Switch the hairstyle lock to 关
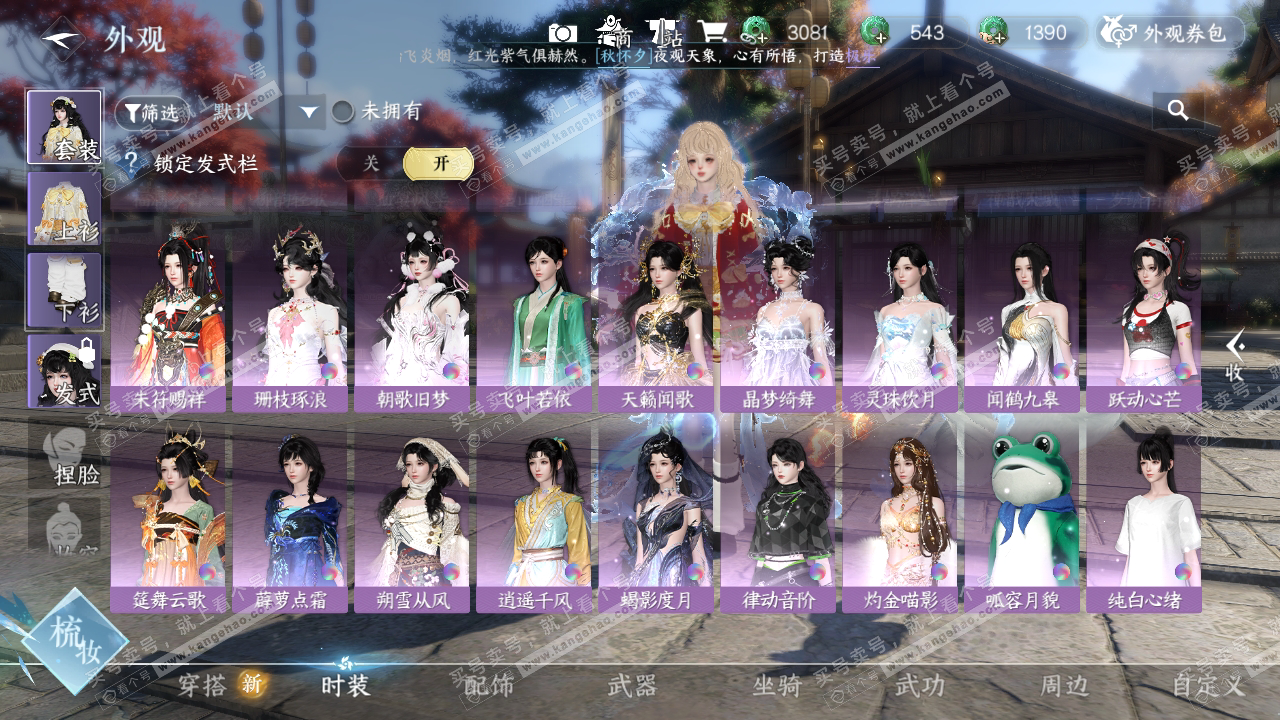Viewport: 1280px width, 720px height. point(371,164)
